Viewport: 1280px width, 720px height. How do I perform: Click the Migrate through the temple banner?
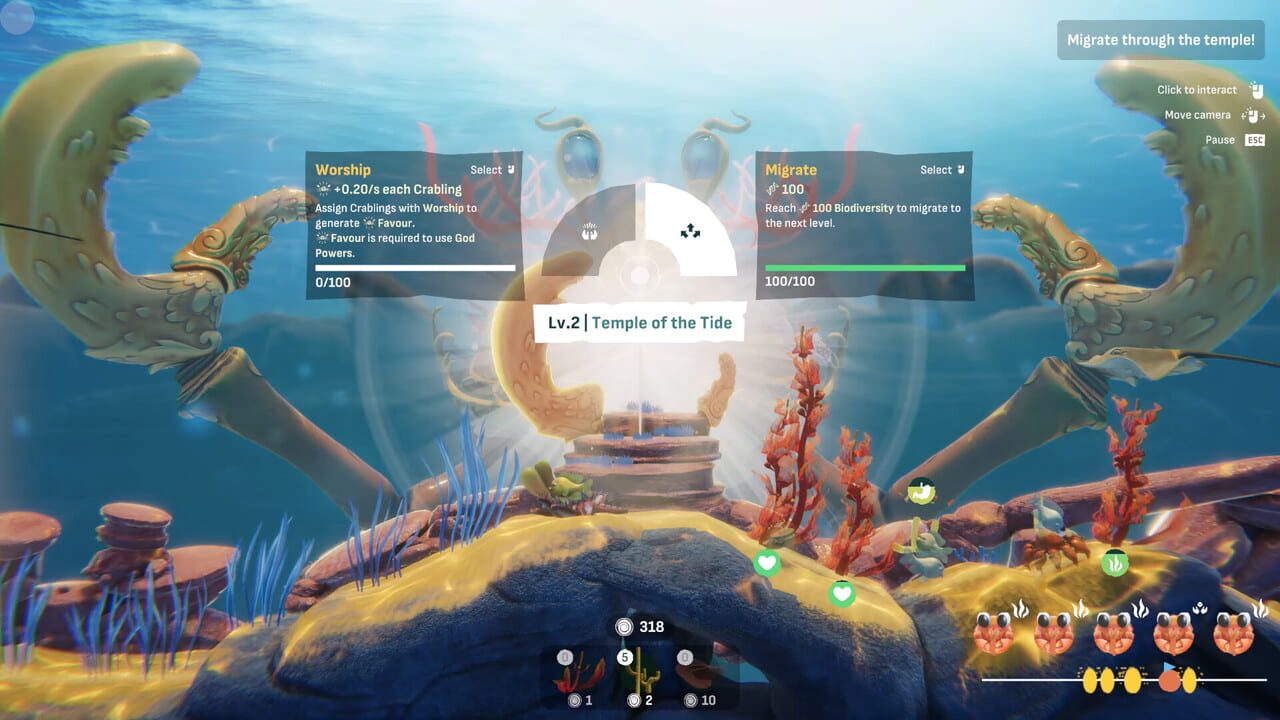tap(1160, 40)
